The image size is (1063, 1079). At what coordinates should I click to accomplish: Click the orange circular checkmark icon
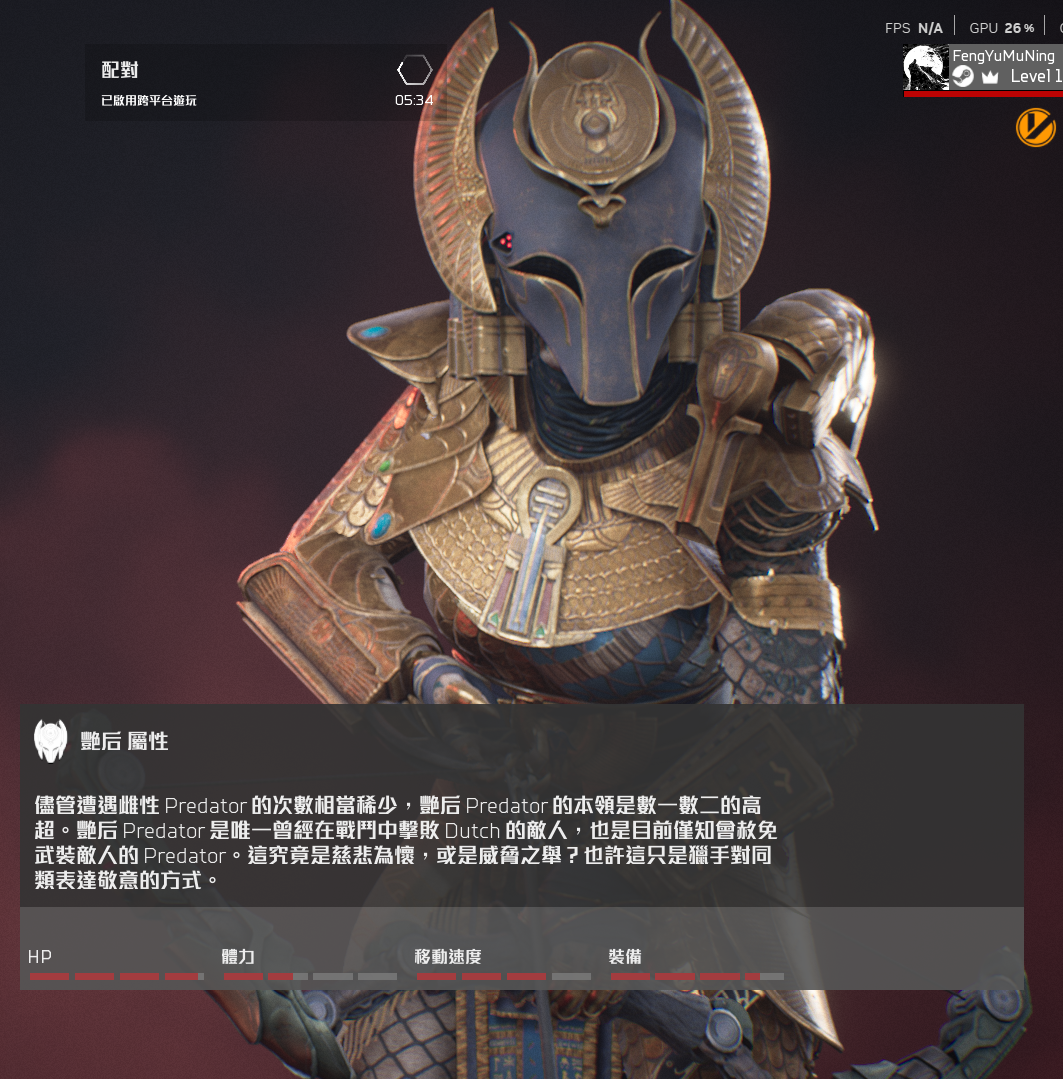point(1035,126)
